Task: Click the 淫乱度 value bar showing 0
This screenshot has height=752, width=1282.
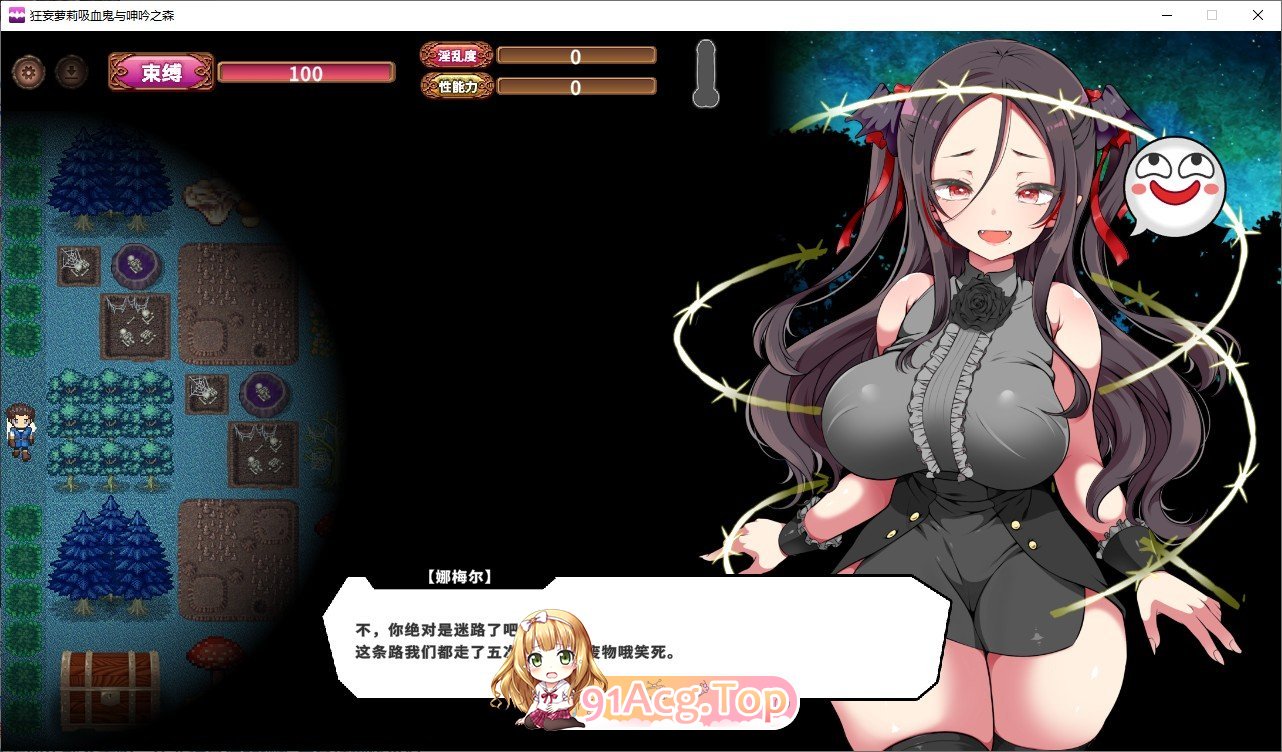Action: (x=577, y=57)
